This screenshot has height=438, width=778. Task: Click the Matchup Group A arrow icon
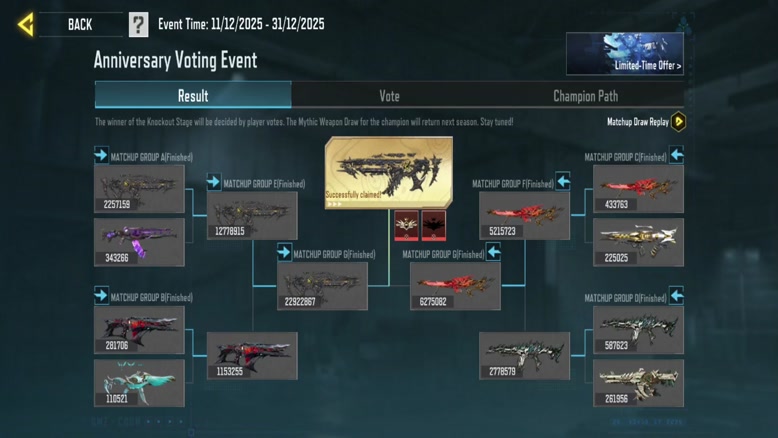tap(101, 155)
